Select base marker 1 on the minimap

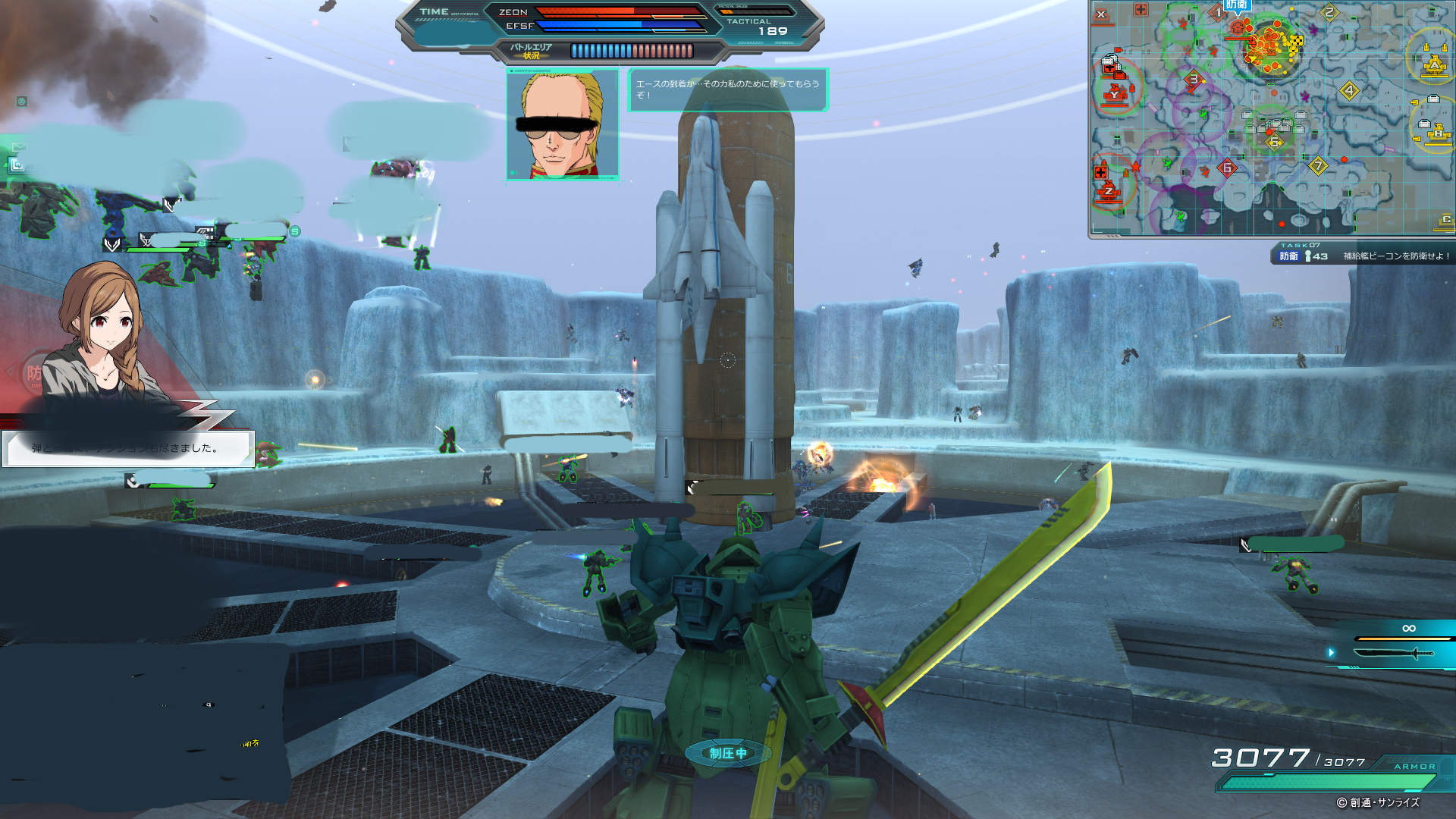[x=1219, y=13]
